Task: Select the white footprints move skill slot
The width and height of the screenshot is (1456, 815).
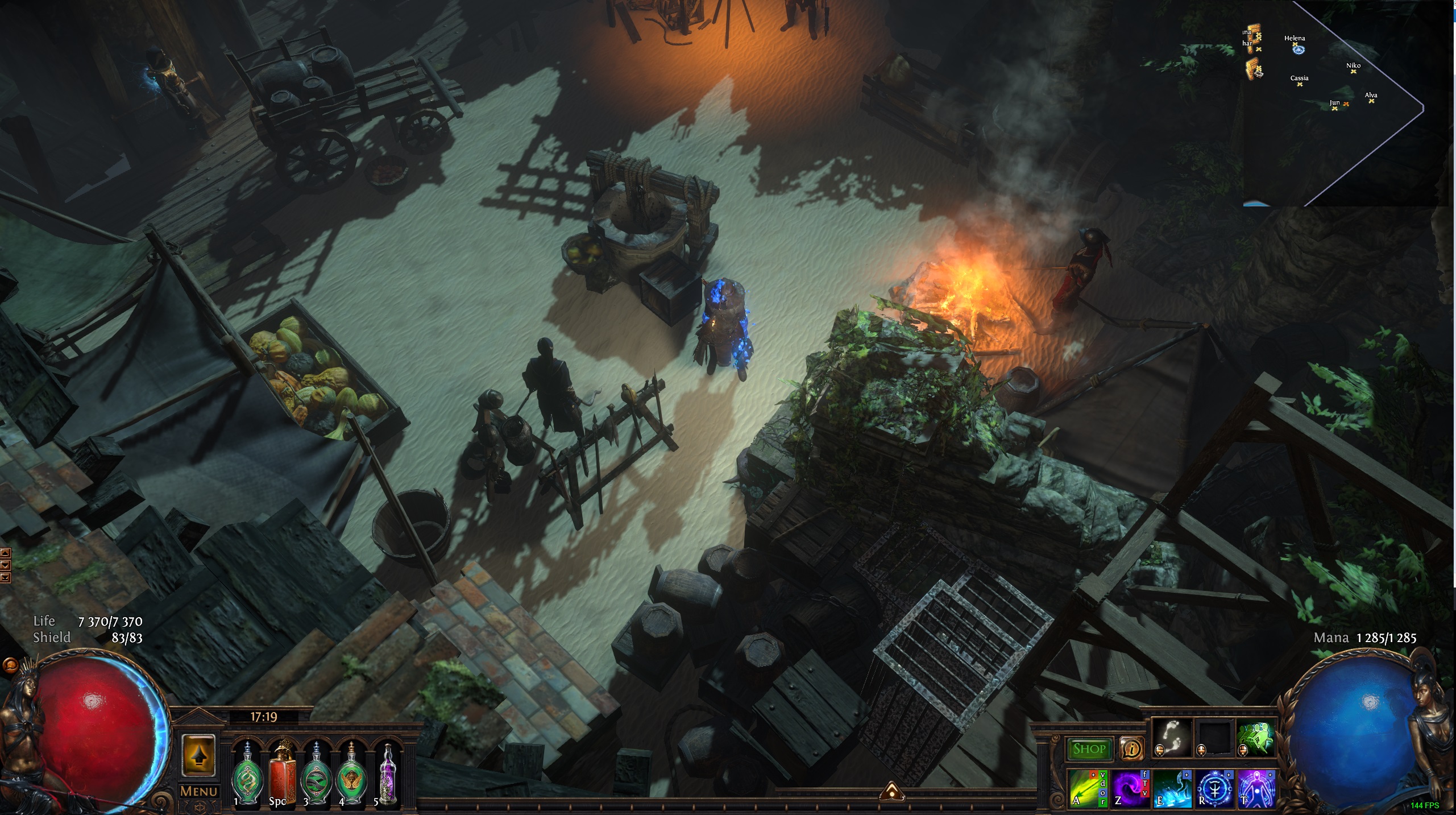Action: tap(1171, 738)
